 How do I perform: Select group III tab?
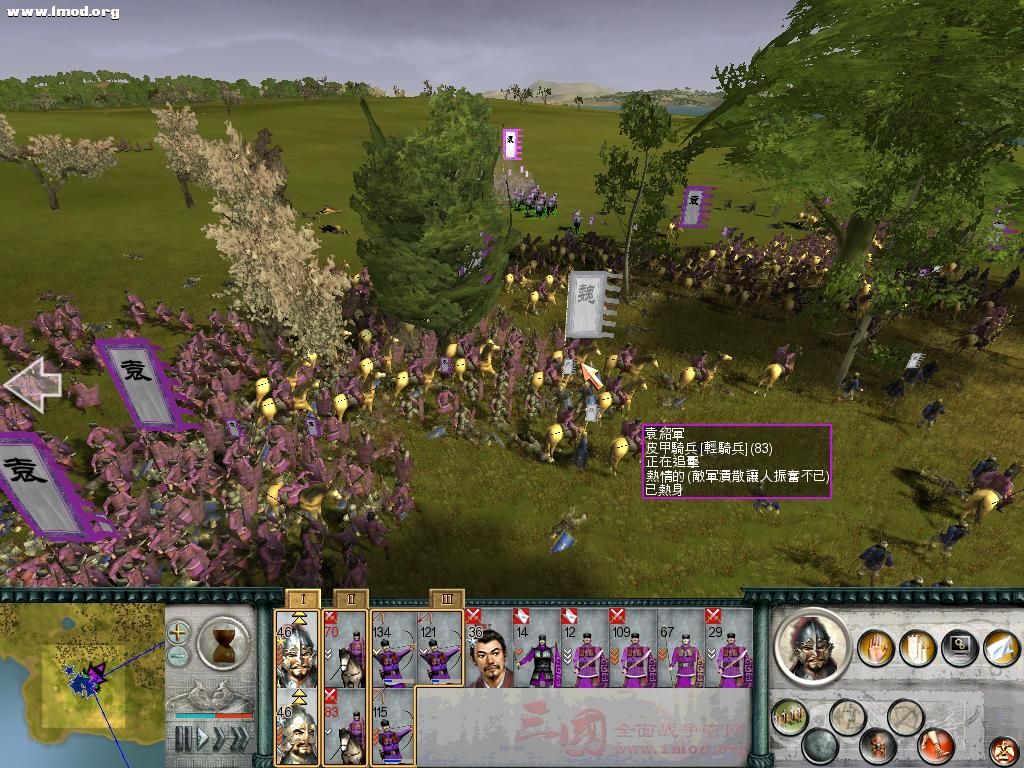(x=446, y=598)
